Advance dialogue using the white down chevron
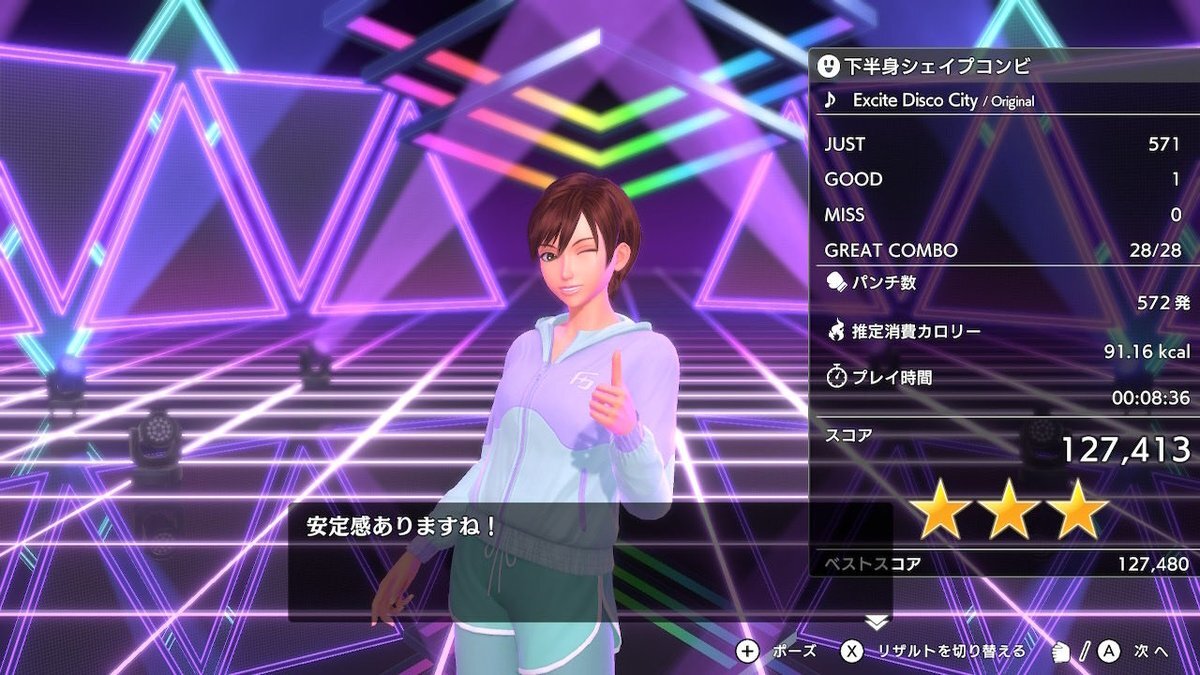The width and height of the screenshot is (1200, 675). (x=877, y=622)
